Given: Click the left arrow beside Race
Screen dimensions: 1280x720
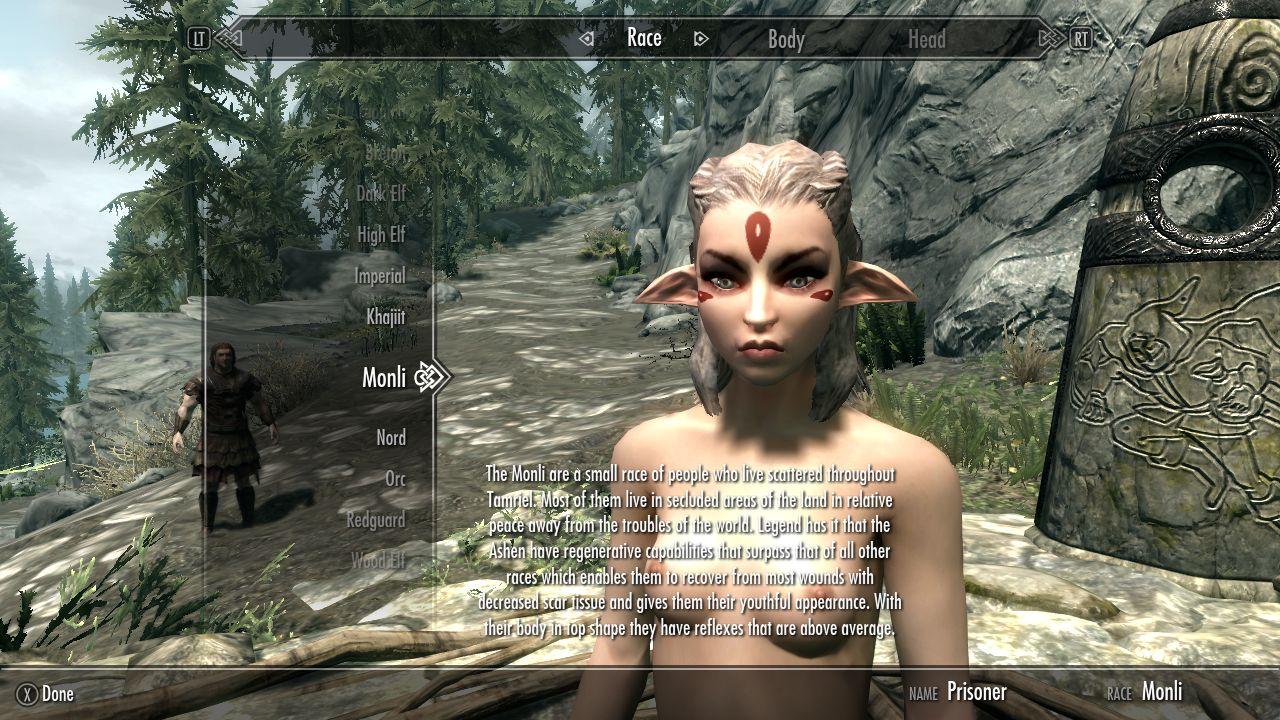Looking at the screenshot, I should pyautogui.click(x=587, y=39).
